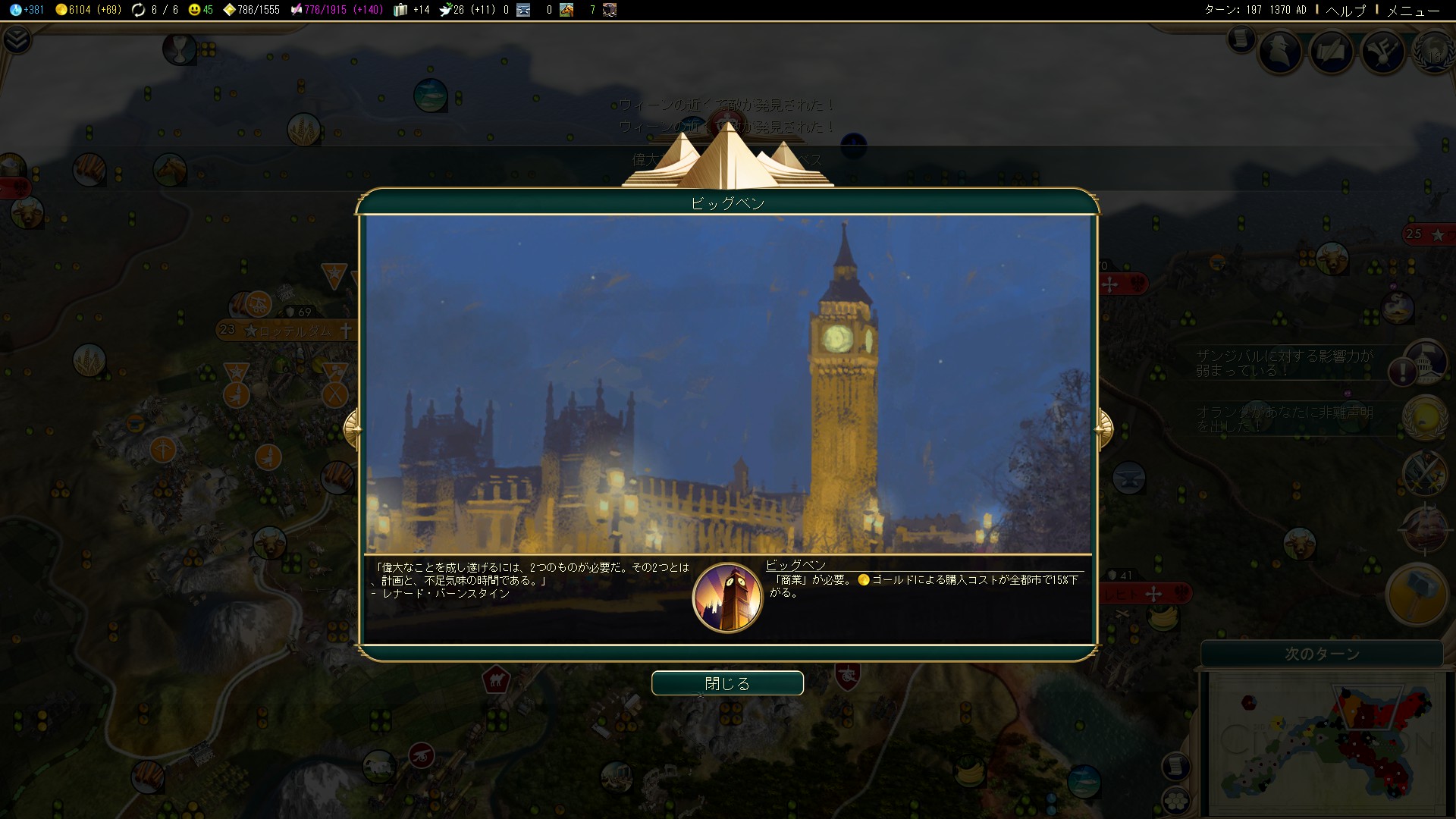The height and width of the screenshot is (819, 1456).
Task: Open the small scroll additional-info icon in top bar
Action: coord(1241,38)
